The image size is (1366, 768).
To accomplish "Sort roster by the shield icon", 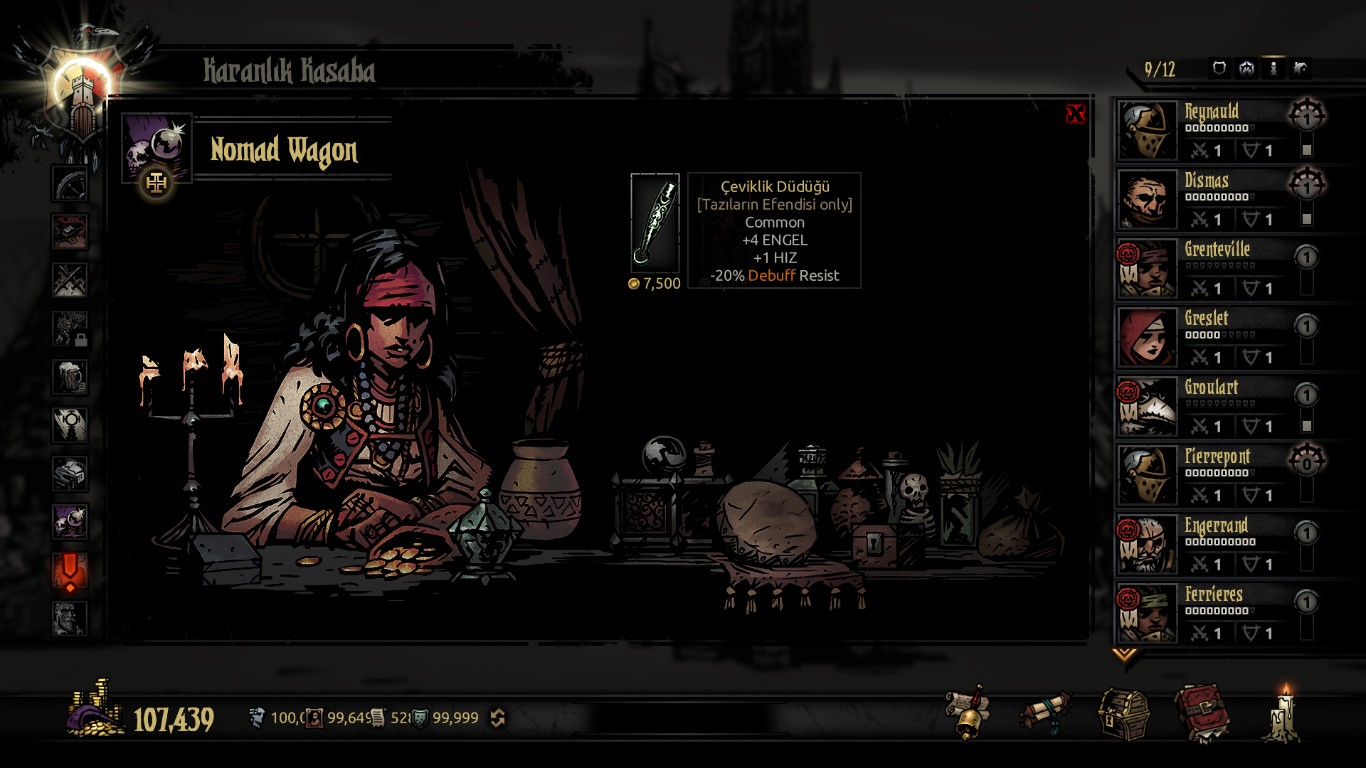I will (x=1219, y=69).
